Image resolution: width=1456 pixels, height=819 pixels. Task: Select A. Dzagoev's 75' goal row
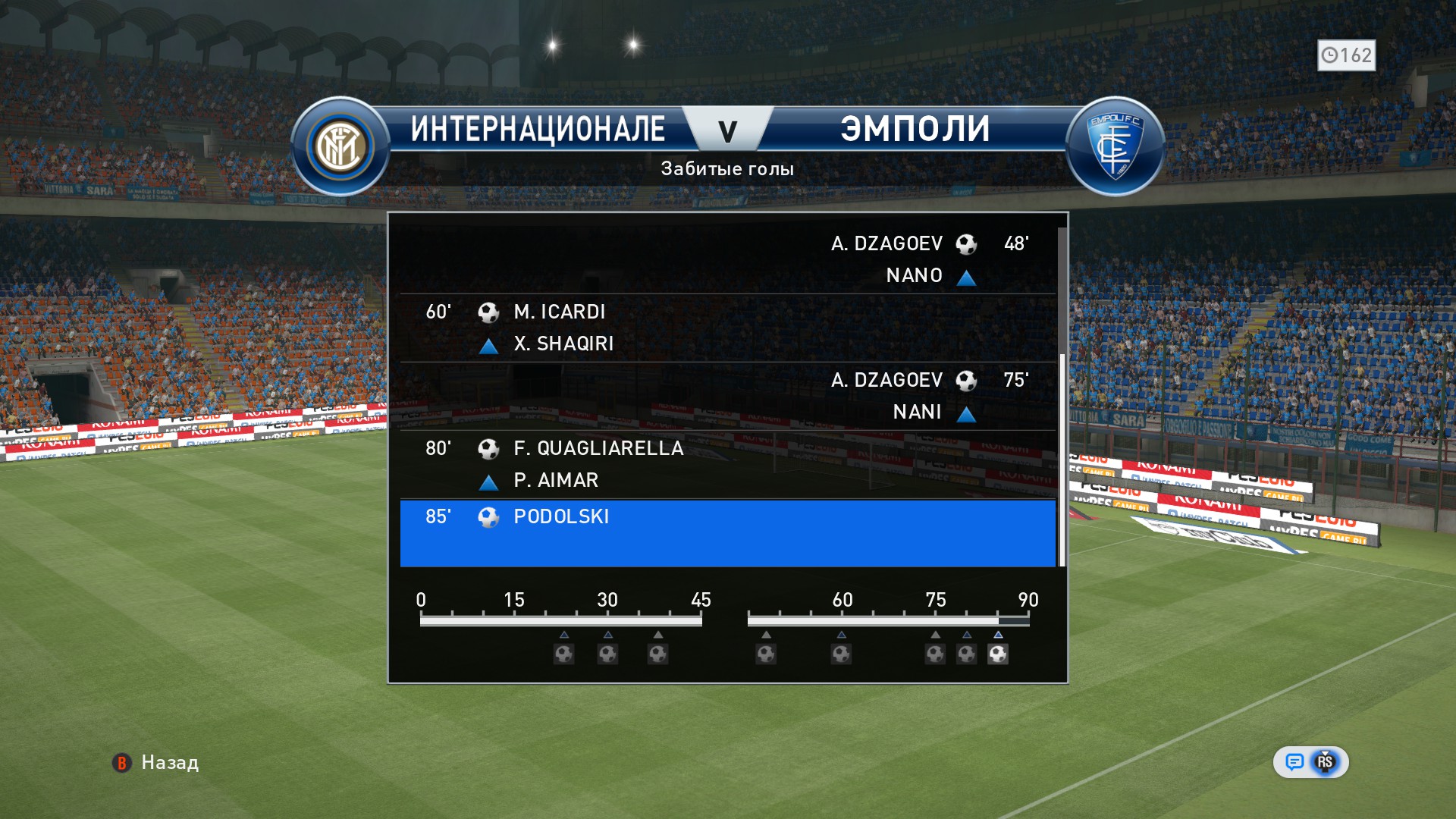[727, 396]
